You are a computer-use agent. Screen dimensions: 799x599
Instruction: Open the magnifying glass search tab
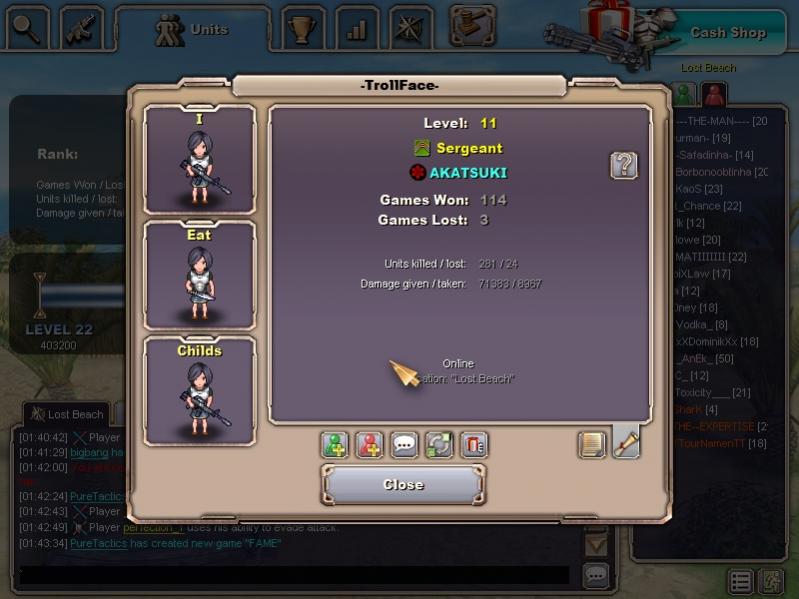[x=27, y=29]
